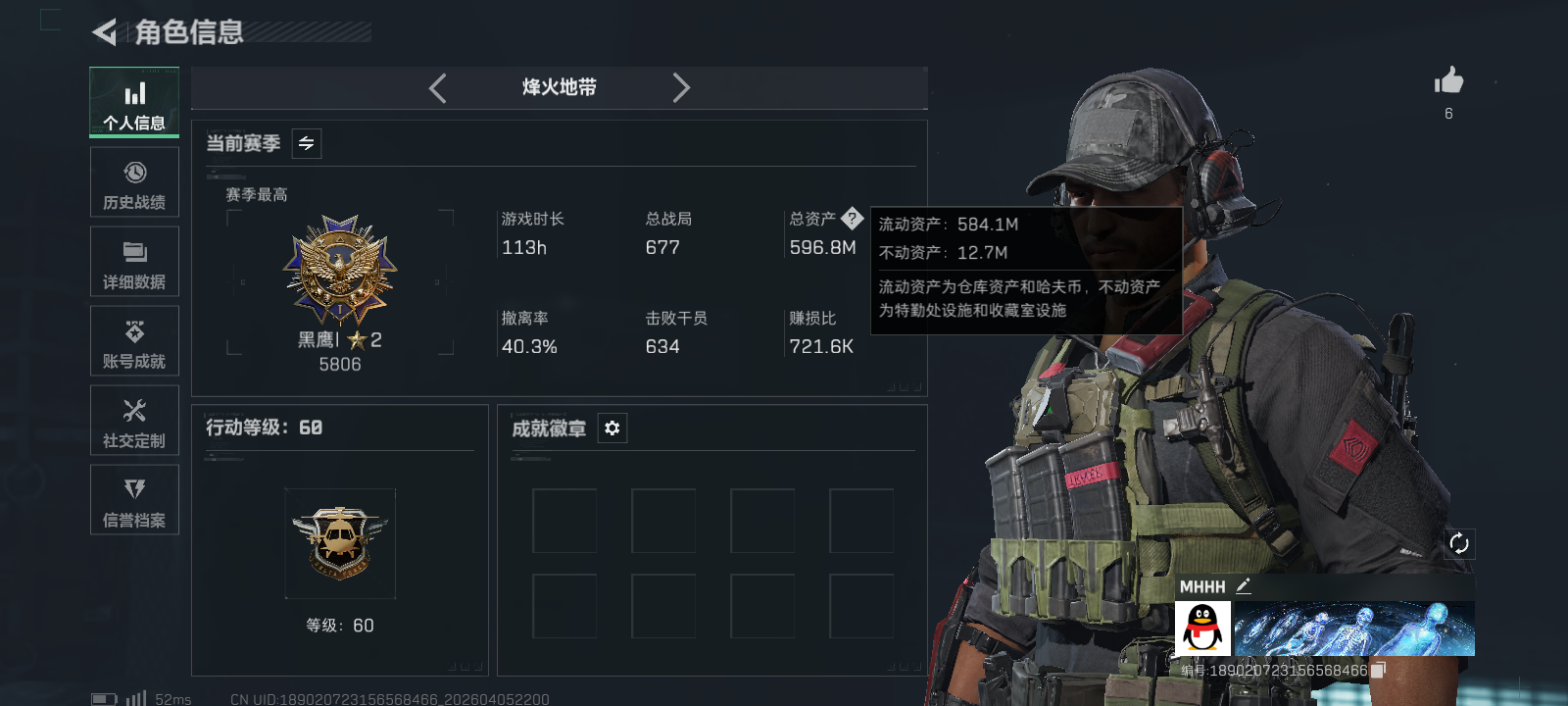Click the network signal strength indicator
The height and width of the screenshot is (706, 1568).
coord(135,697)
